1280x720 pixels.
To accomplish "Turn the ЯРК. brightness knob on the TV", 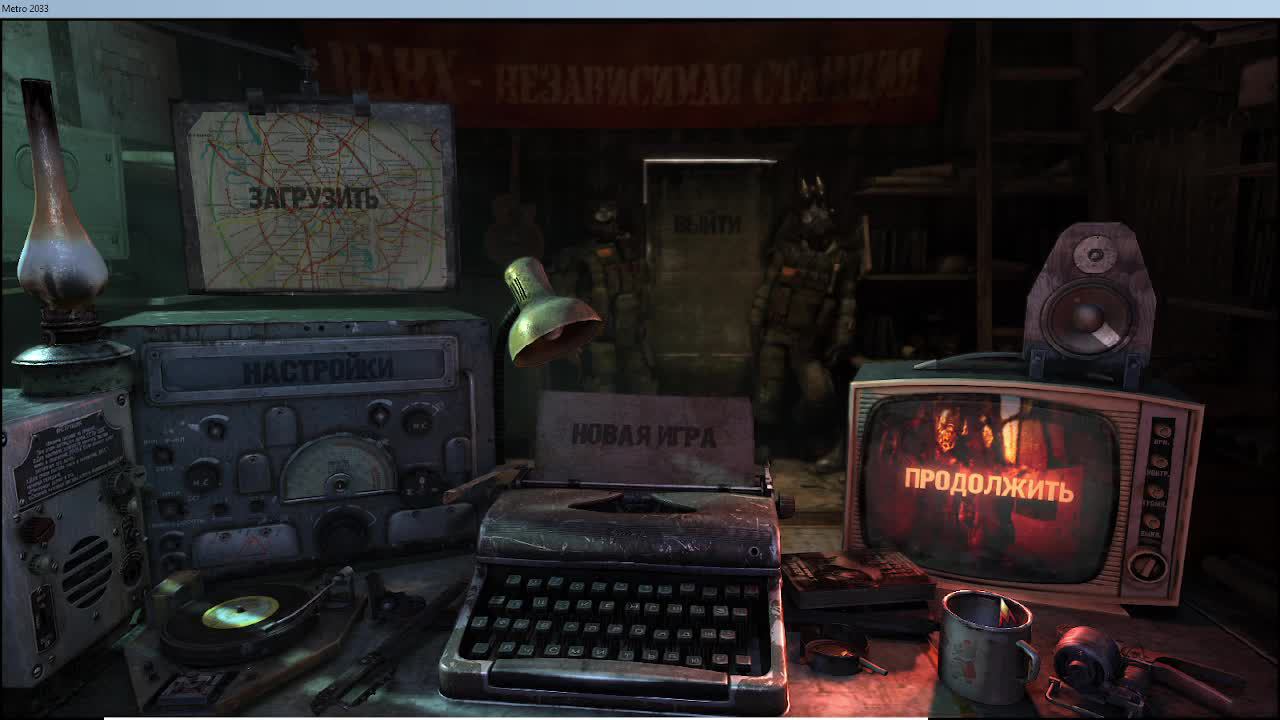I will click(x=1162, y=432).
